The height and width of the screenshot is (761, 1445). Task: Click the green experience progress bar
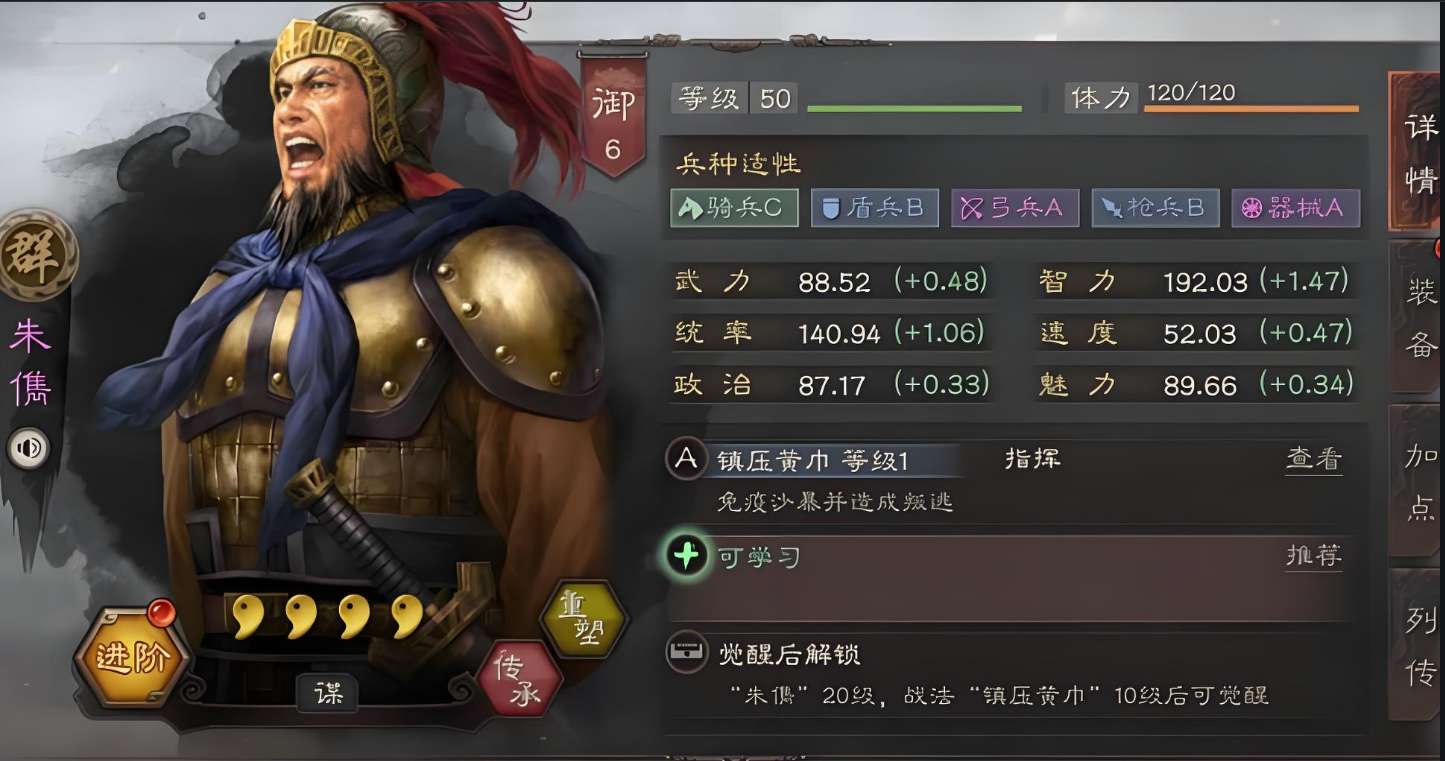click(x=913, y=108)
